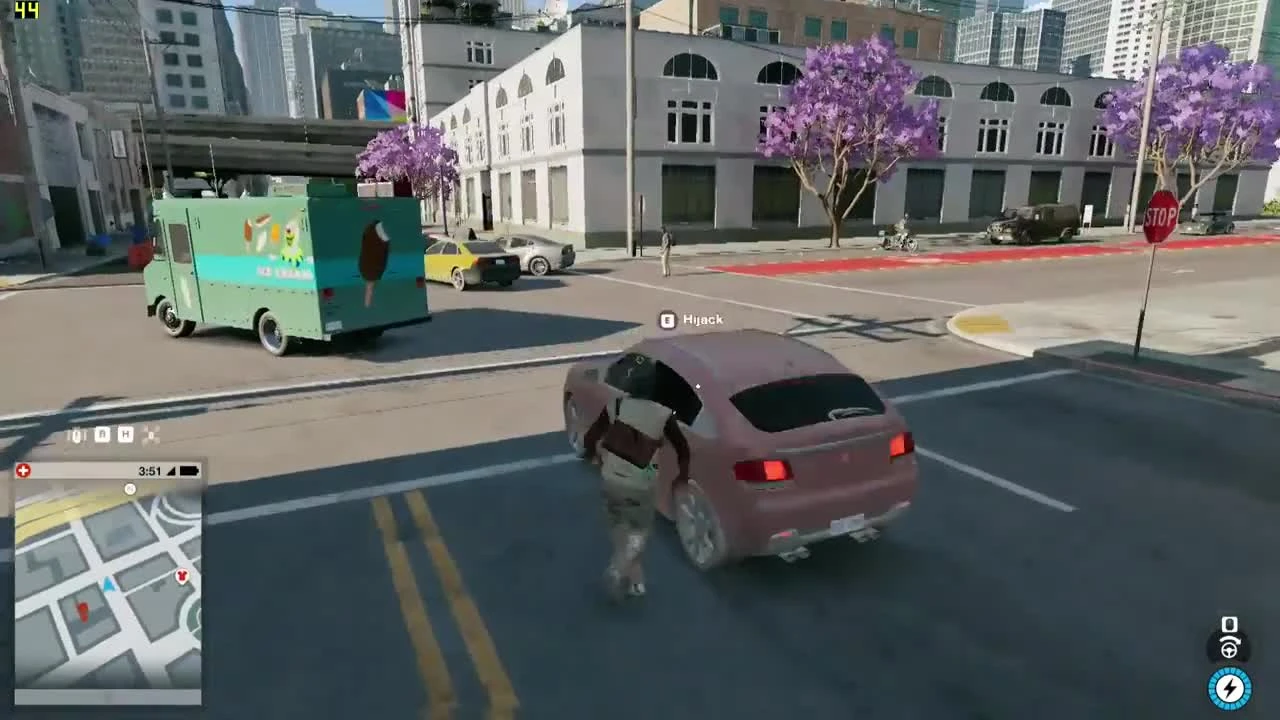The image size is (1280, 720).
Task: Click the small circle waypoint at the minimap top
Action: (130, 489)
